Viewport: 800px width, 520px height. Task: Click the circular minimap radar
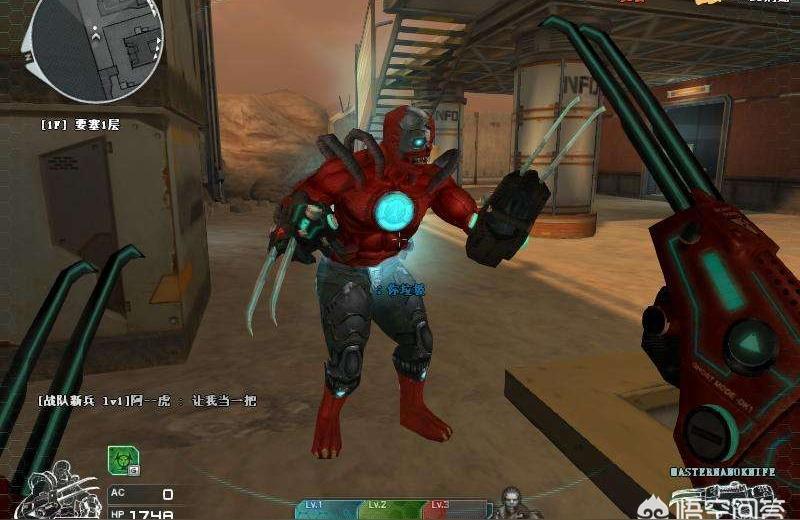[x=93, y=45]
